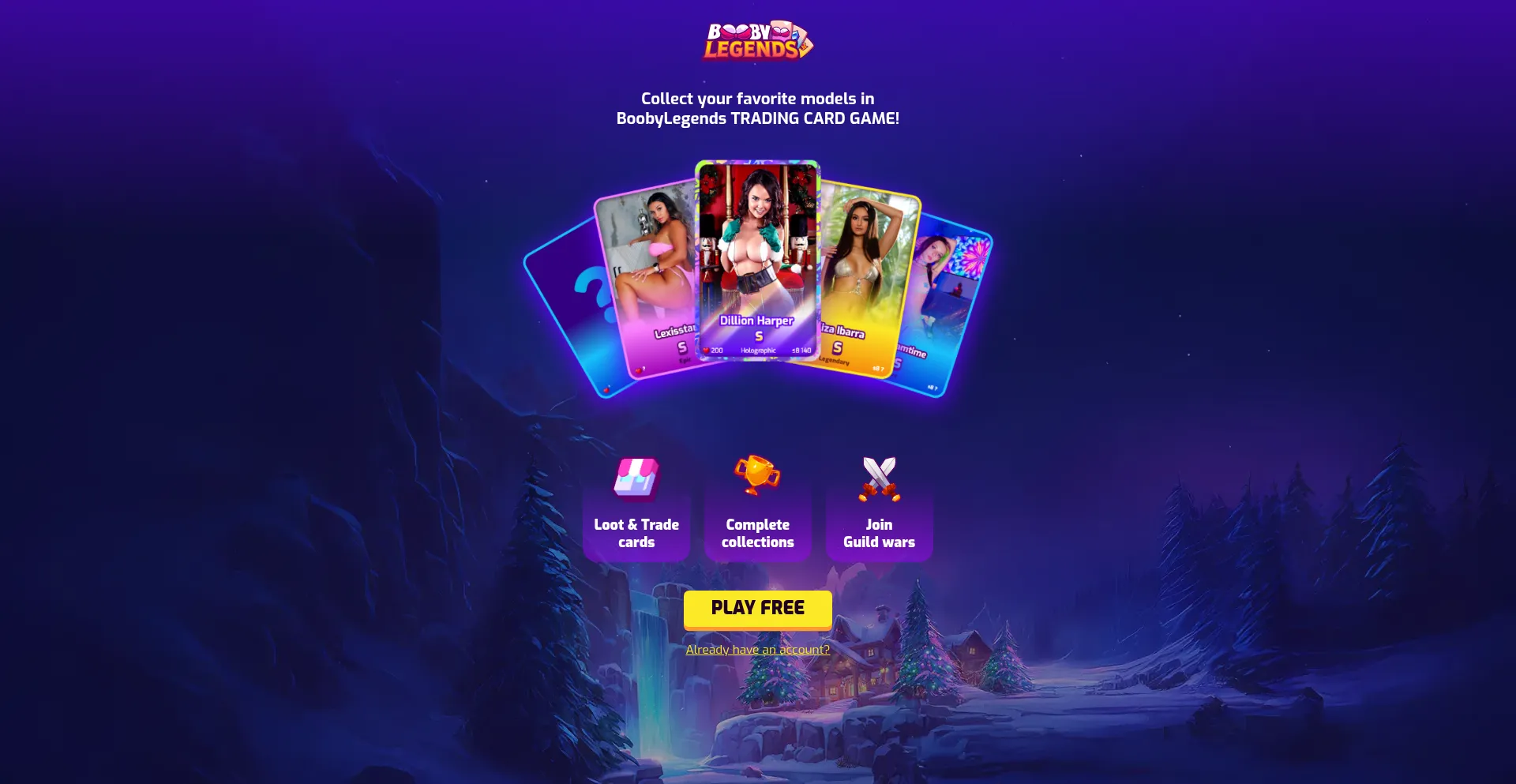Viewport: 1516px width, 784px height.
Task: Select the Loot & Trade cards gift icon
Action: tap(636, 478)
